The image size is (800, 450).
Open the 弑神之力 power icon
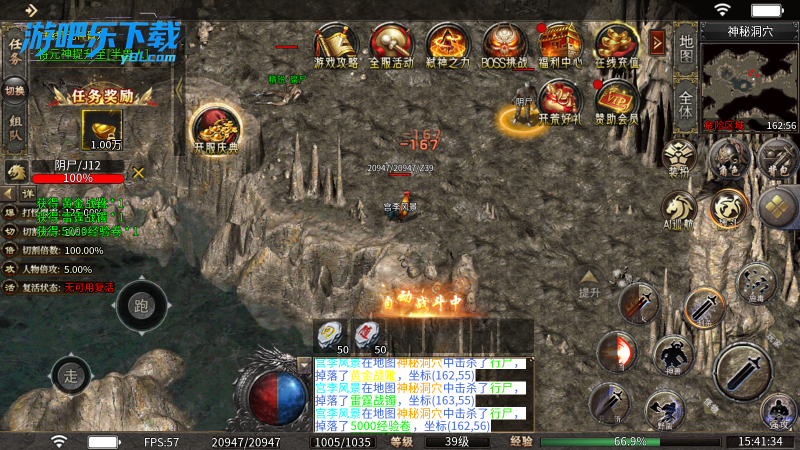pyautogui.click(x=448, y=45)
